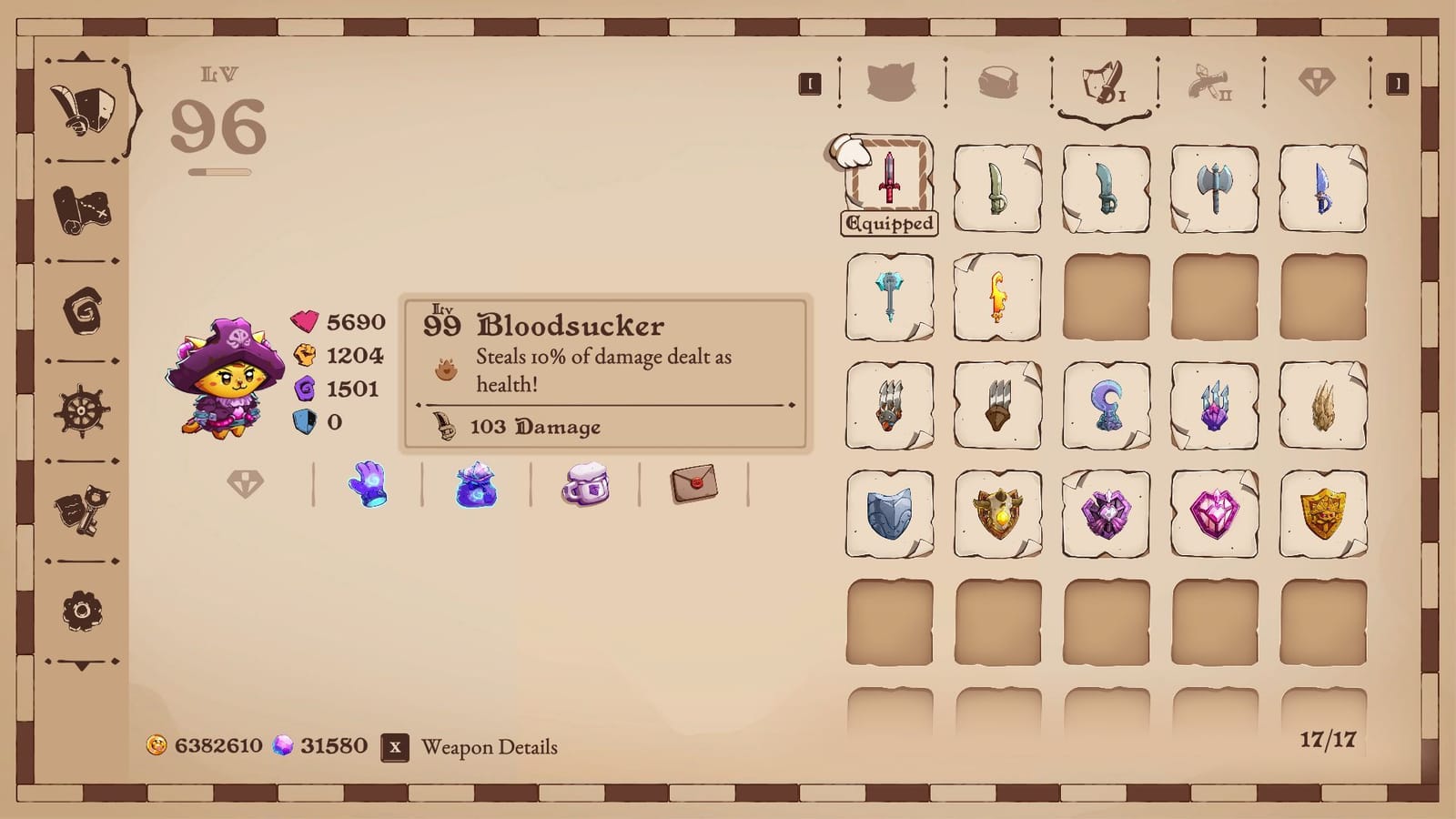Switch to the Weapon II pistol tab
1456x819 pixels.
point(1208,82)
